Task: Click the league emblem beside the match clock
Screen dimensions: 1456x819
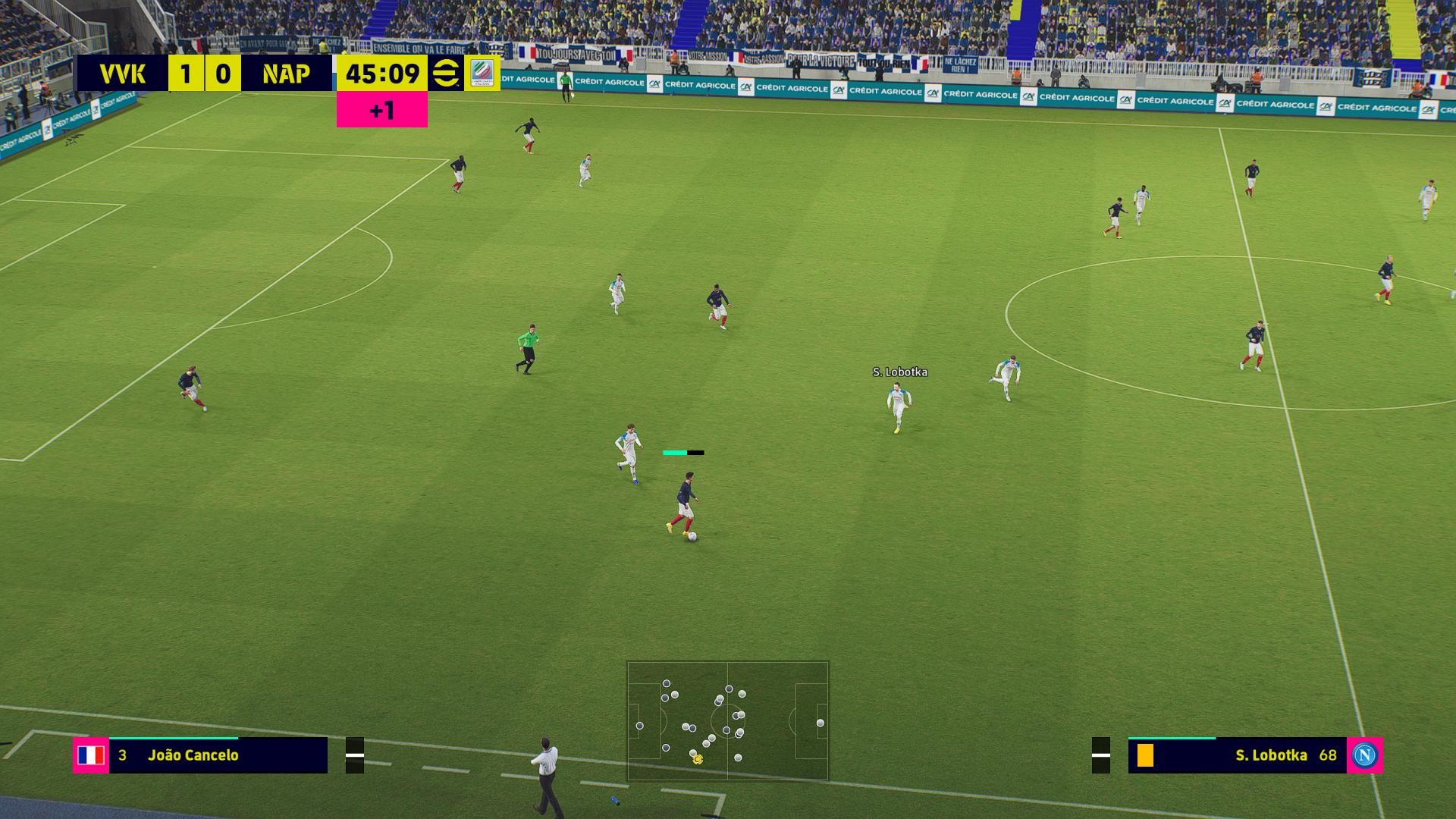Action: tap(482, 74)
